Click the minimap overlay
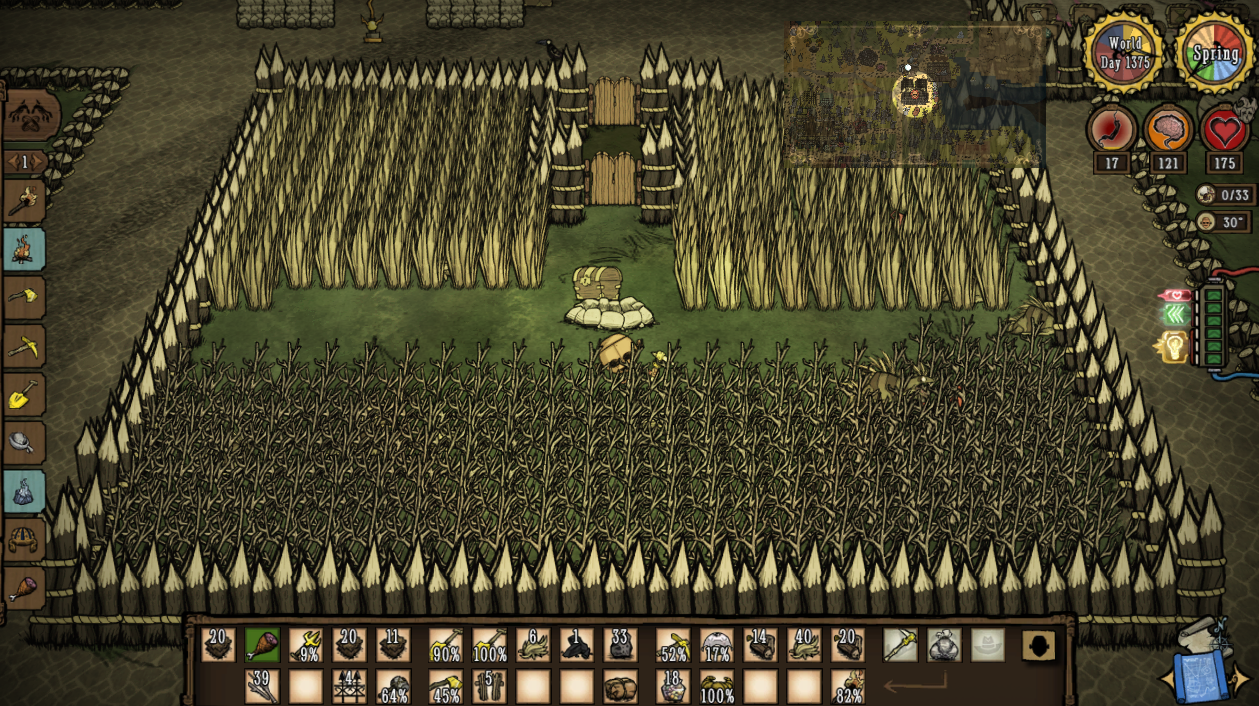Viewport: 1259px width, 706px height. pos(914,95)
